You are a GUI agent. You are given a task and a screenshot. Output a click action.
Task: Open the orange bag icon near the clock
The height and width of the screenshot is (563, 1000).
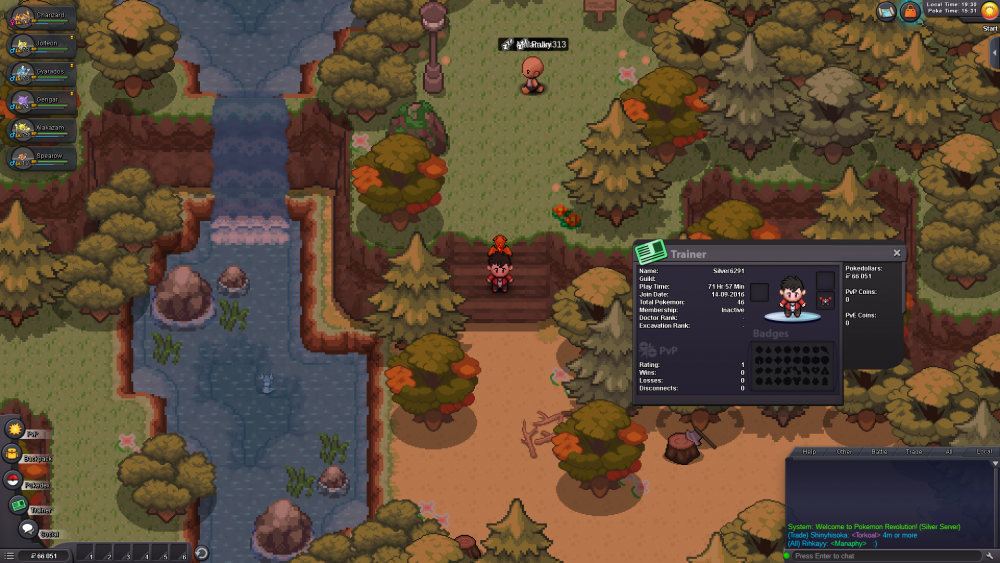[909, 11]
